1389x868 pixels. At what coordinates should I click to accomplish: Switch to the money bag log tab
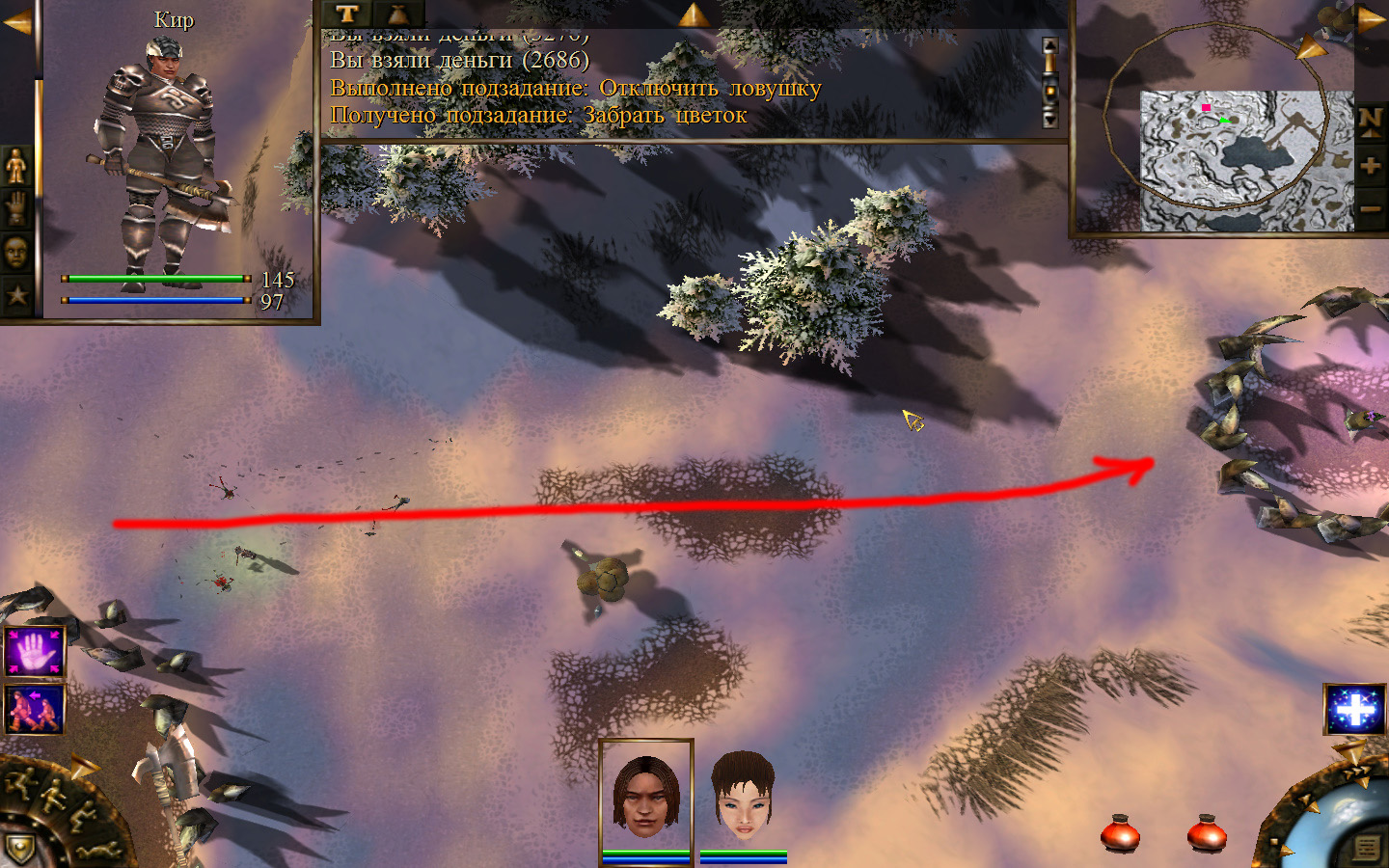[397, 14]
